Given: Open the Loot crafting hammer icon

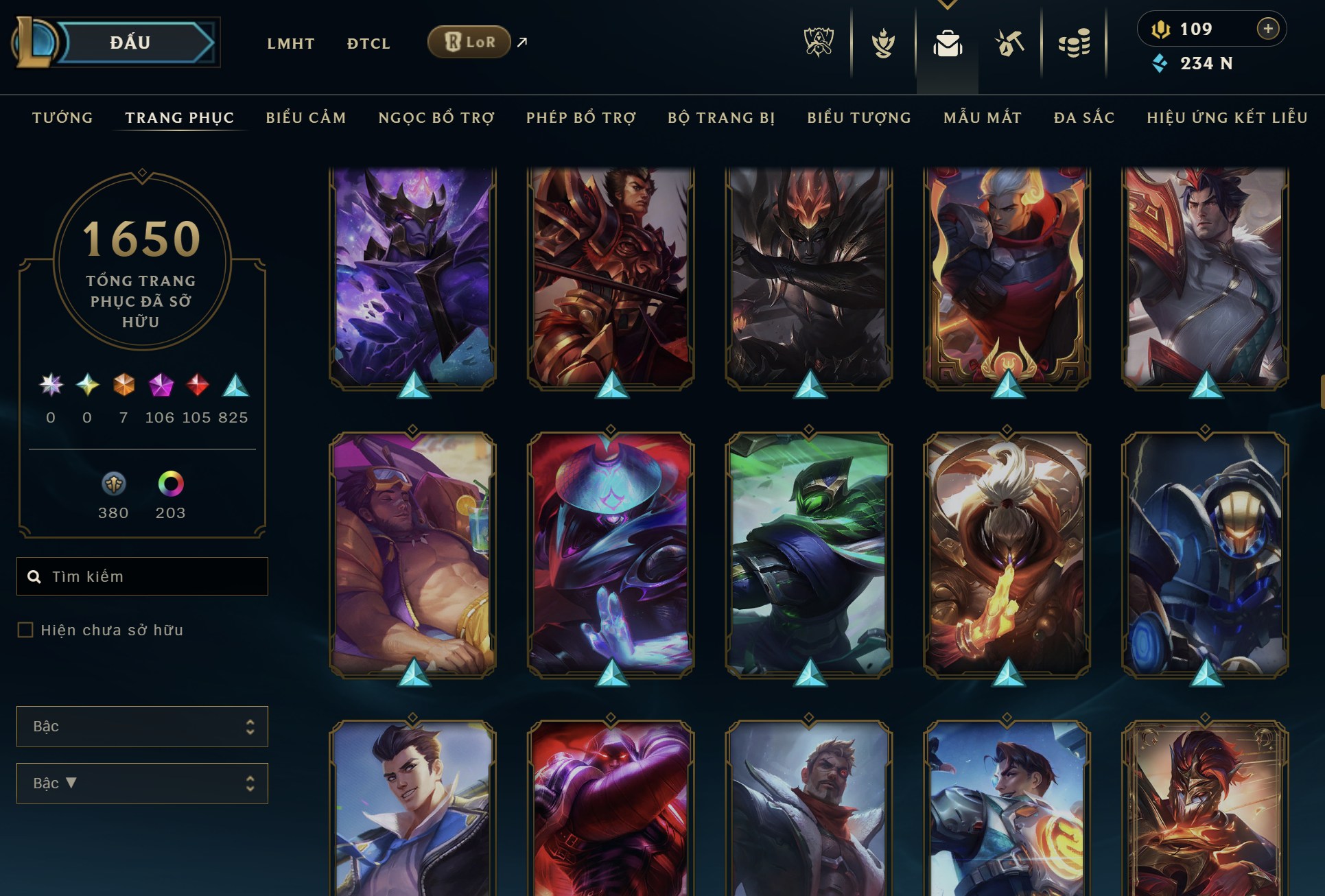Looking at the screenshot, I should click(x=1009, y=43).
